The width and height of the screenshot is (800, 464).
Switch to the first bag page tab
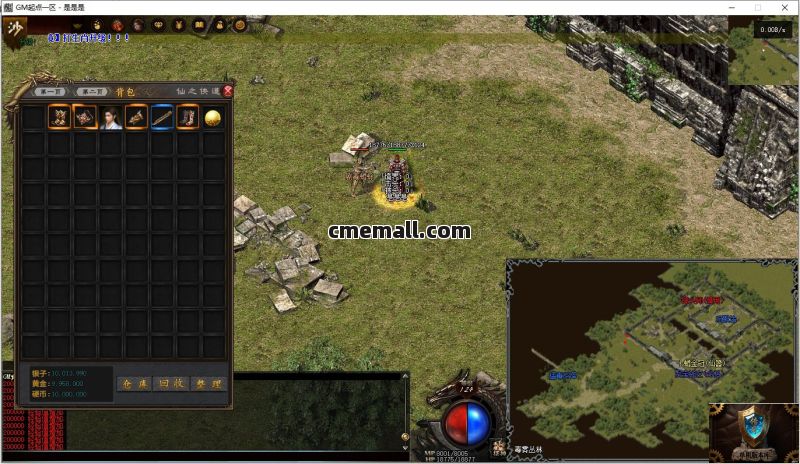coord(51,92)
